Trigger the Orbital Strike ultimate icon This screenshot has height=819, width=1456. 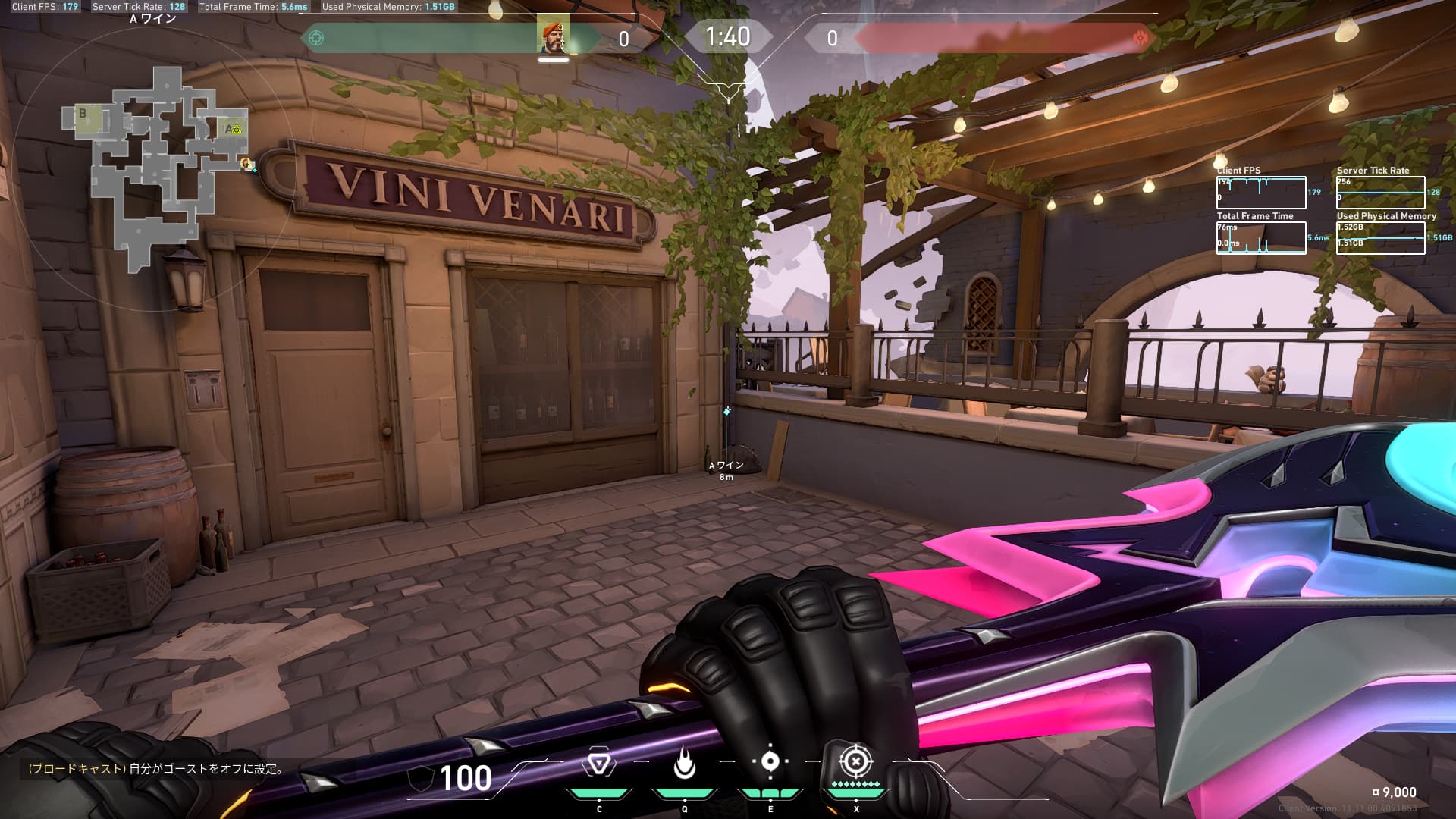point(855,761)
